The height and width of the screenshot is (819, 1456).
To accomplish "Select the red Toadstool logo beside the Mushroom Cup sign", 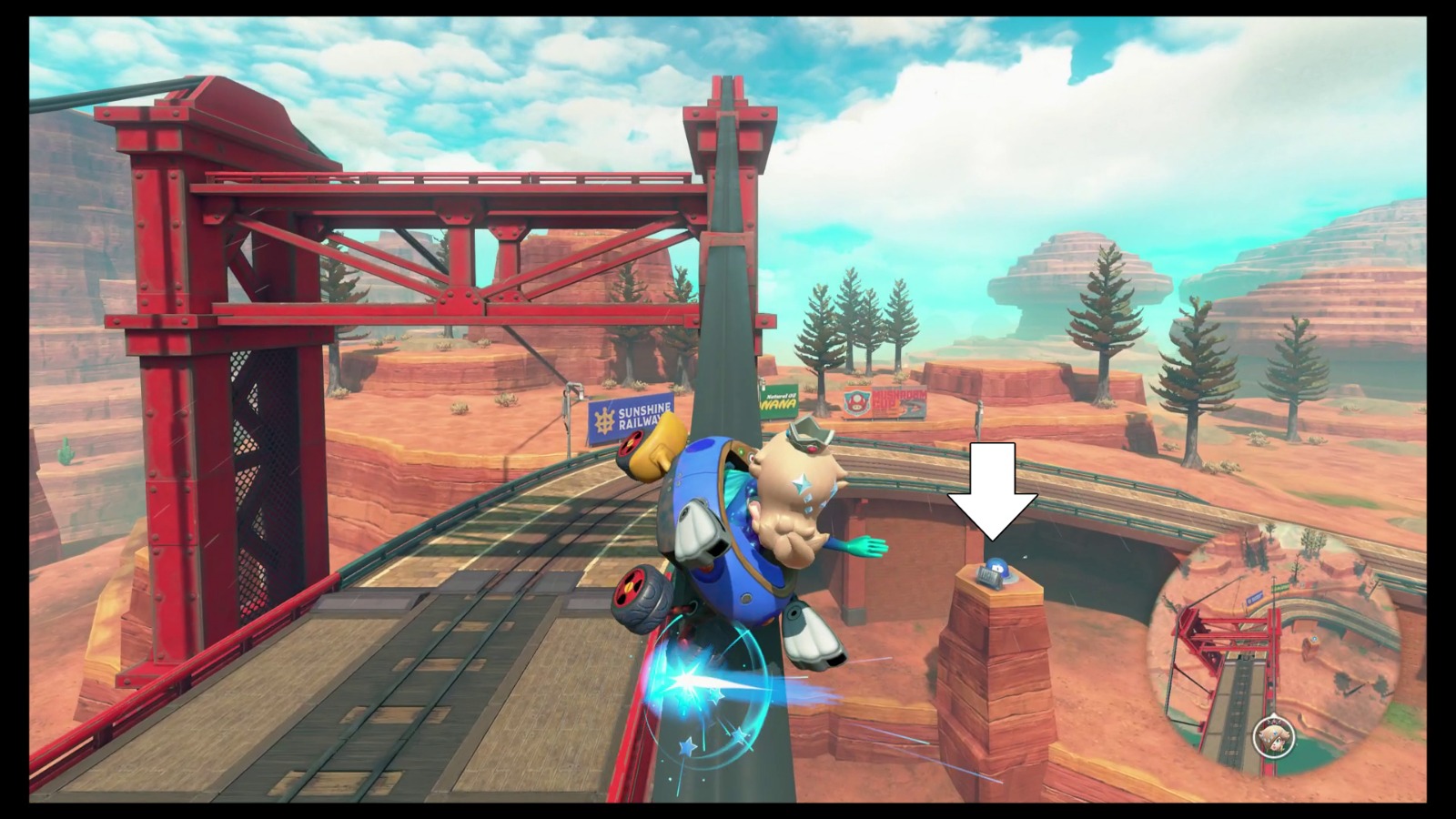I will point(856,401).
